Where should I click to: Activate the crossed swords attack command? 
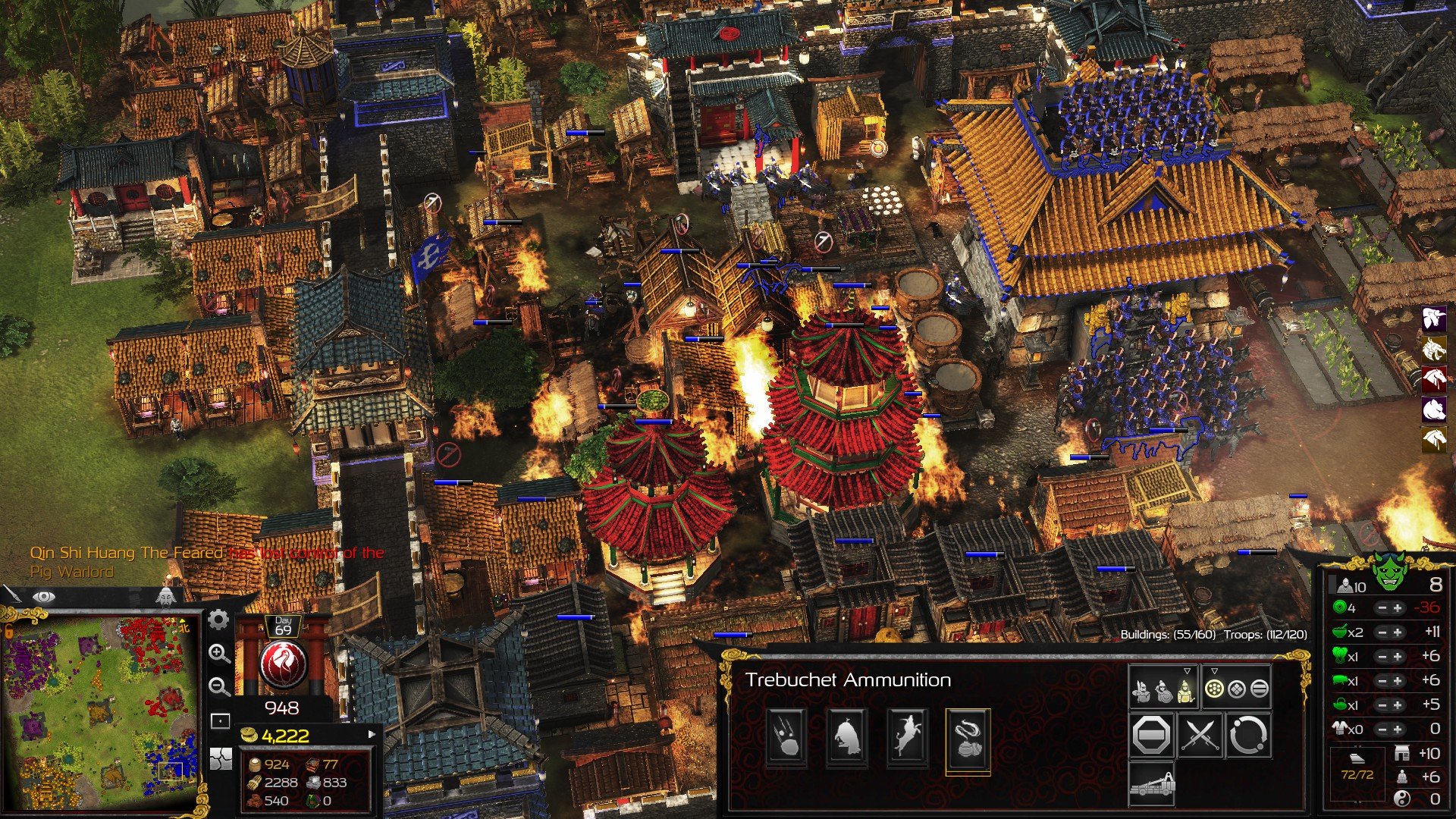point(1200,735)
